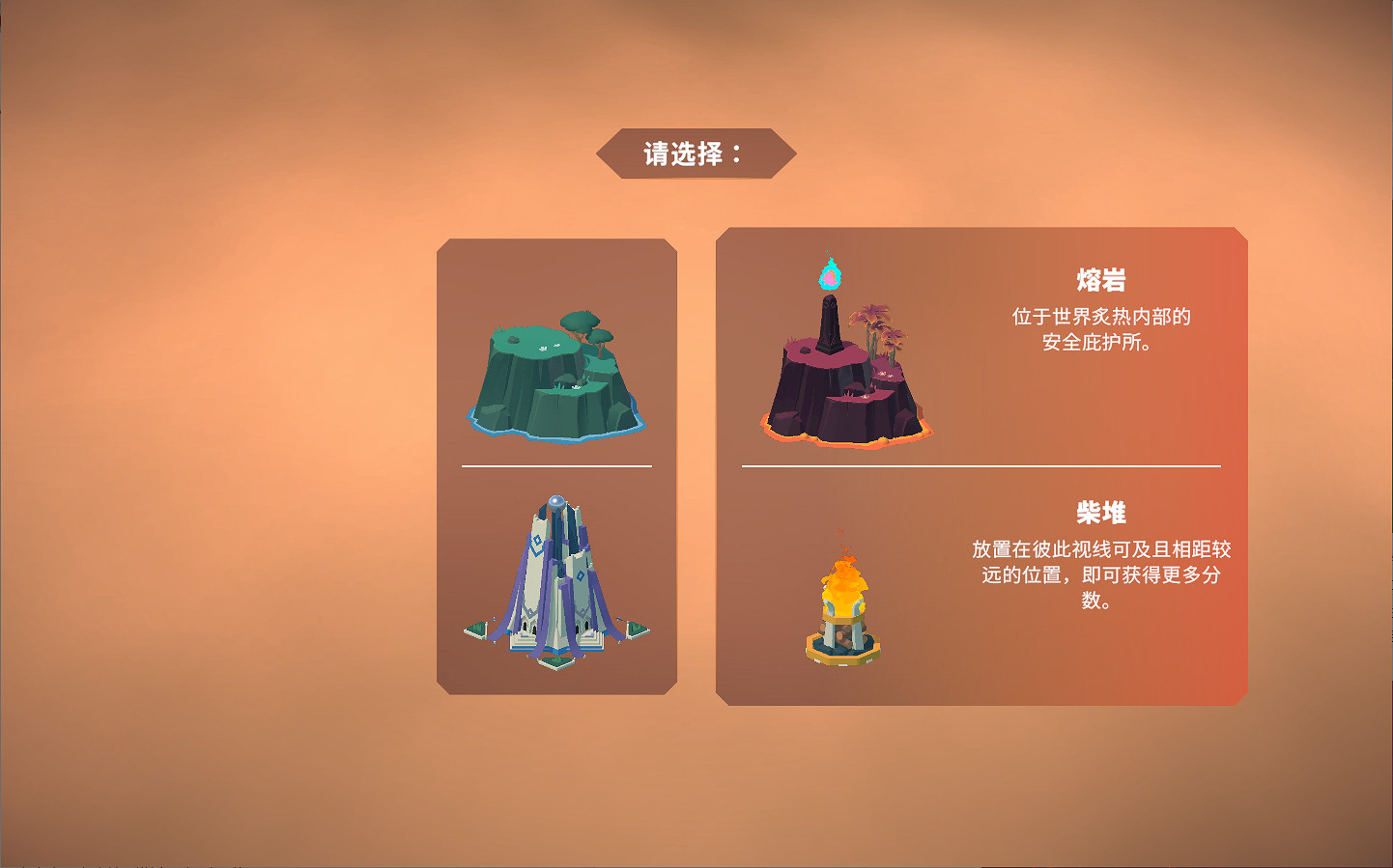
Task: Click the 熔岩 description text
Action: [x=1103, y=328]
